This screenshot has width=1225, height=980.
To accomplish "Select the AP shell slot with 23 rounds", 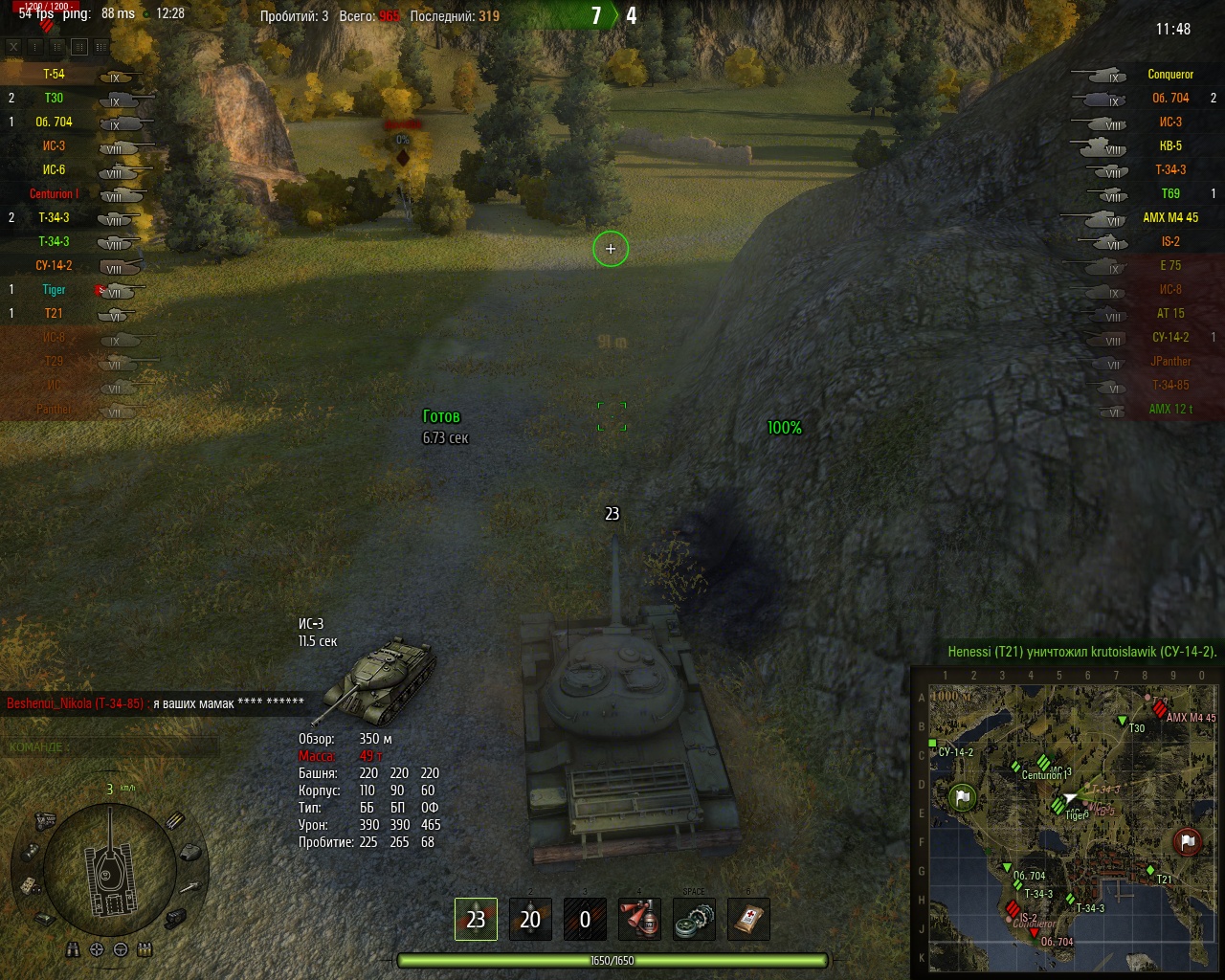I will tap(476, 919).
